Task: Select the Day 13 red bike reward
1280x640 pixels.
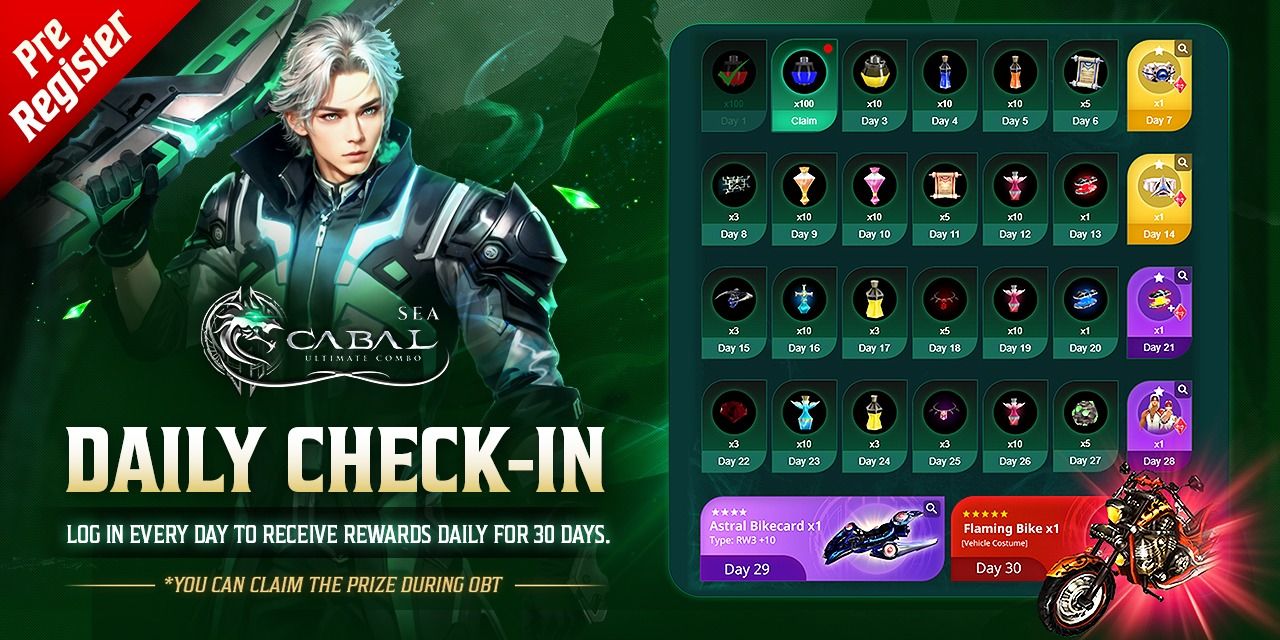Action: pyautogui.click(x=1085, y=198)
